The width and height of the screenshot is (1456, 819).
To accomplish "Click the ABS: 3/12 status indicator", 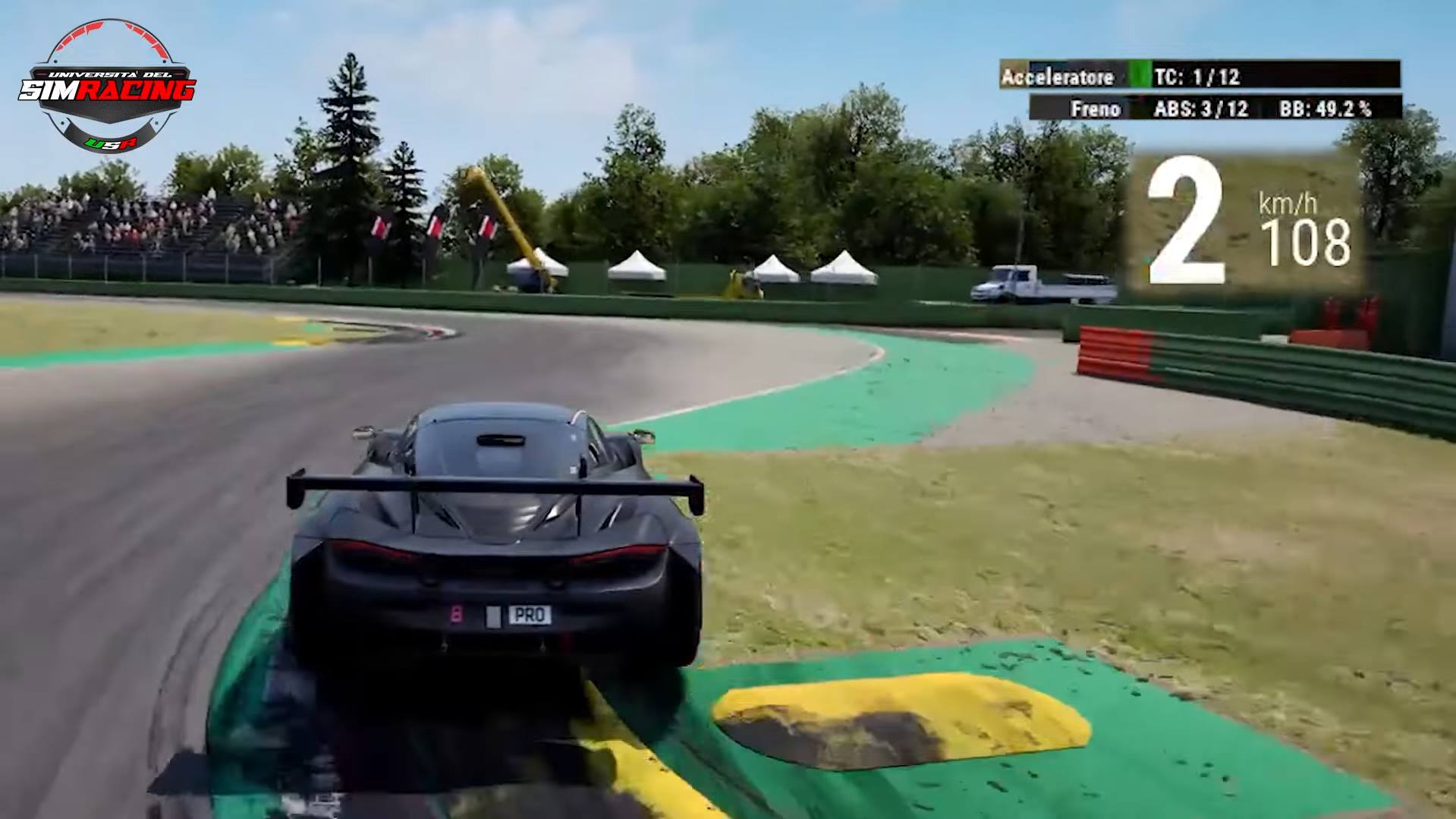I will [1200, 109].
